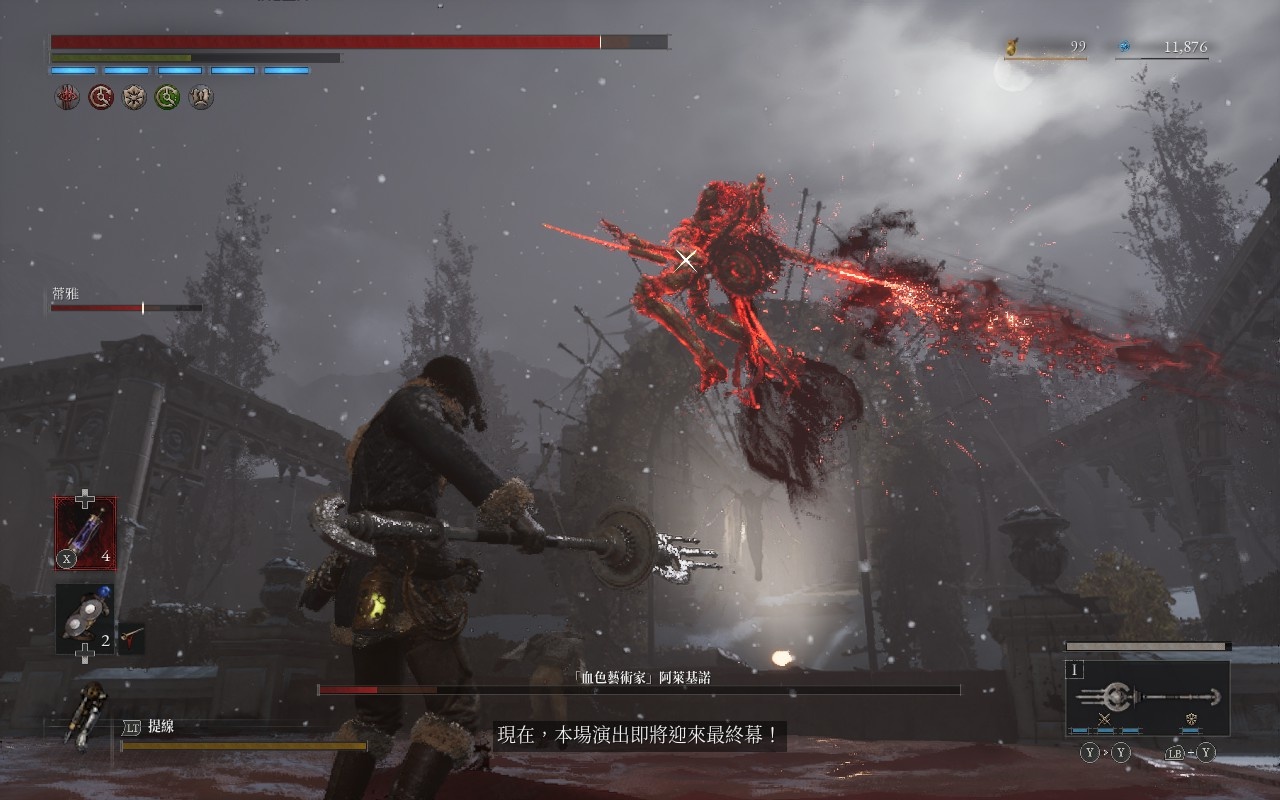Select the Pulse Cell healing item slot

tap(85, 533)
